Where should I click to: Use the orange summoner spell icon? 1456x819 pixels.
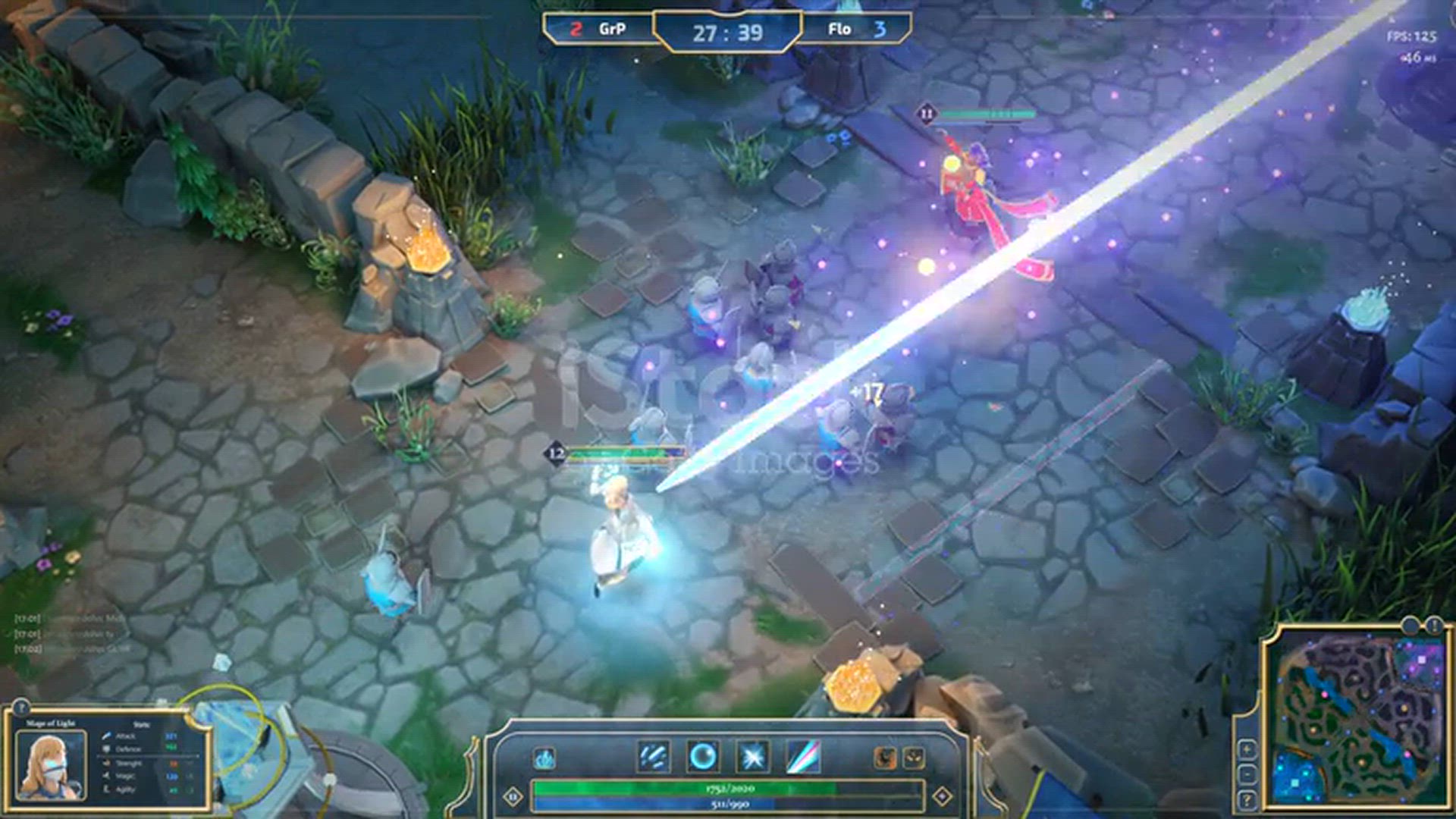click(x=885, y=758)
